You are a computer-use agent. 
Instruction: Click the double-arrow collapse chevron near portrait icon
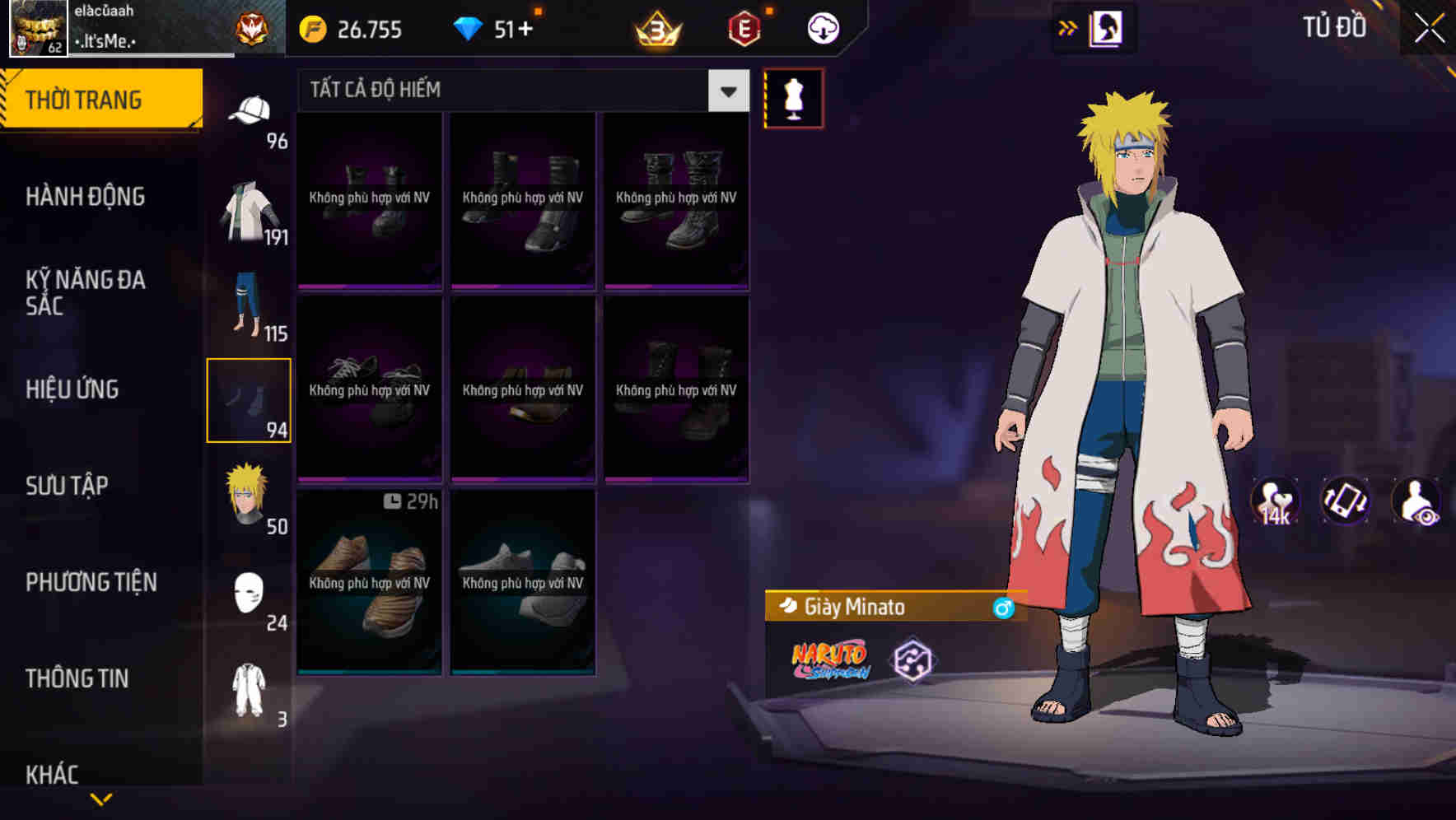[1068, 26]
